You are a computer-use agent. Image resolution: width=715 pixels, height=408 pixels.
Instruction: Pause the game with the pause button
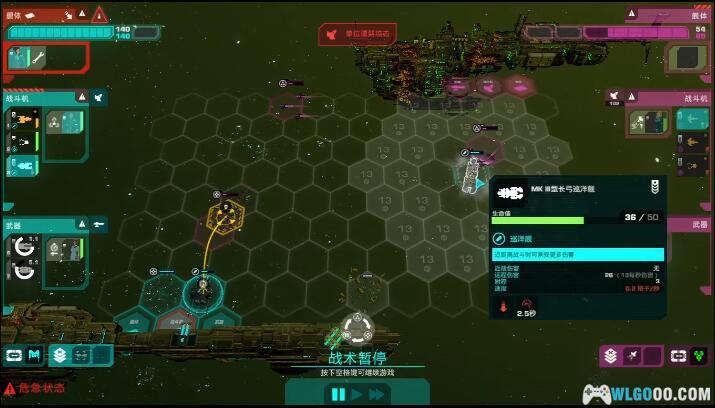tap(338, 393)
